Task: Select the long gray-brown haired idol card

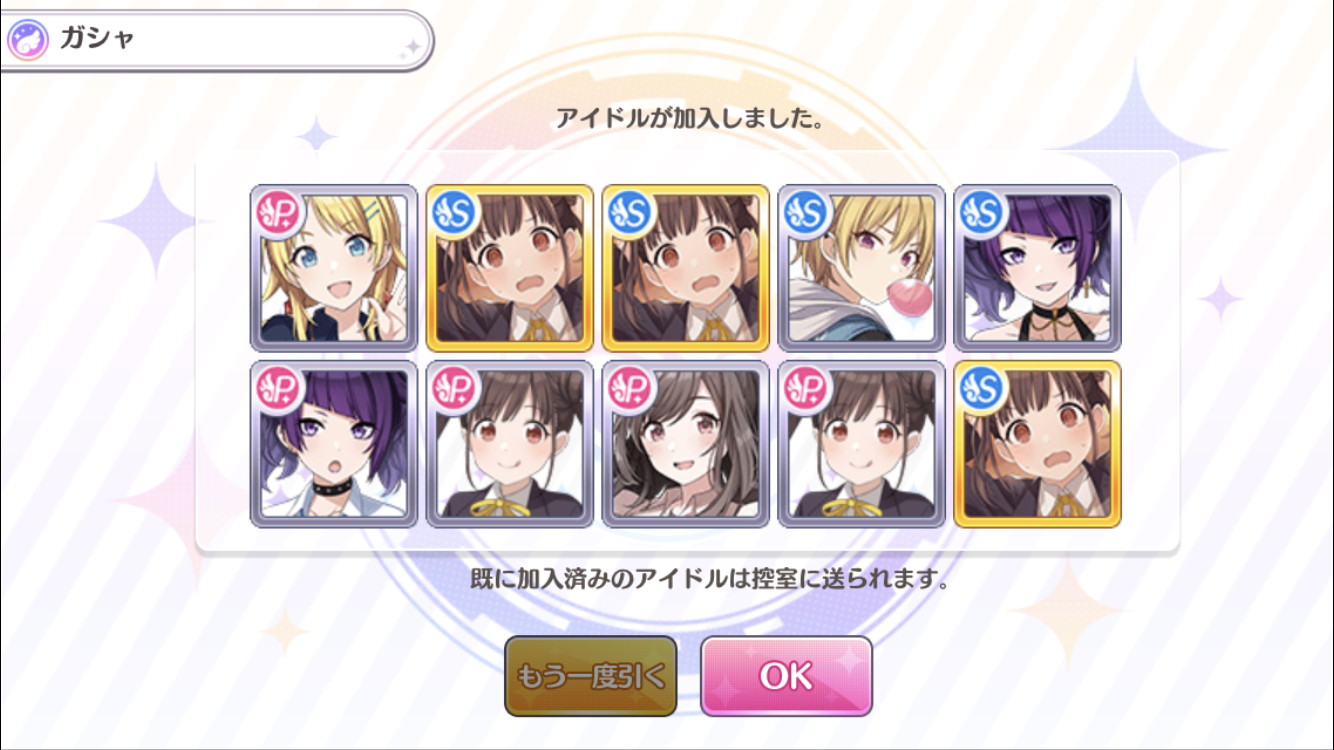Action: point(686,444)
